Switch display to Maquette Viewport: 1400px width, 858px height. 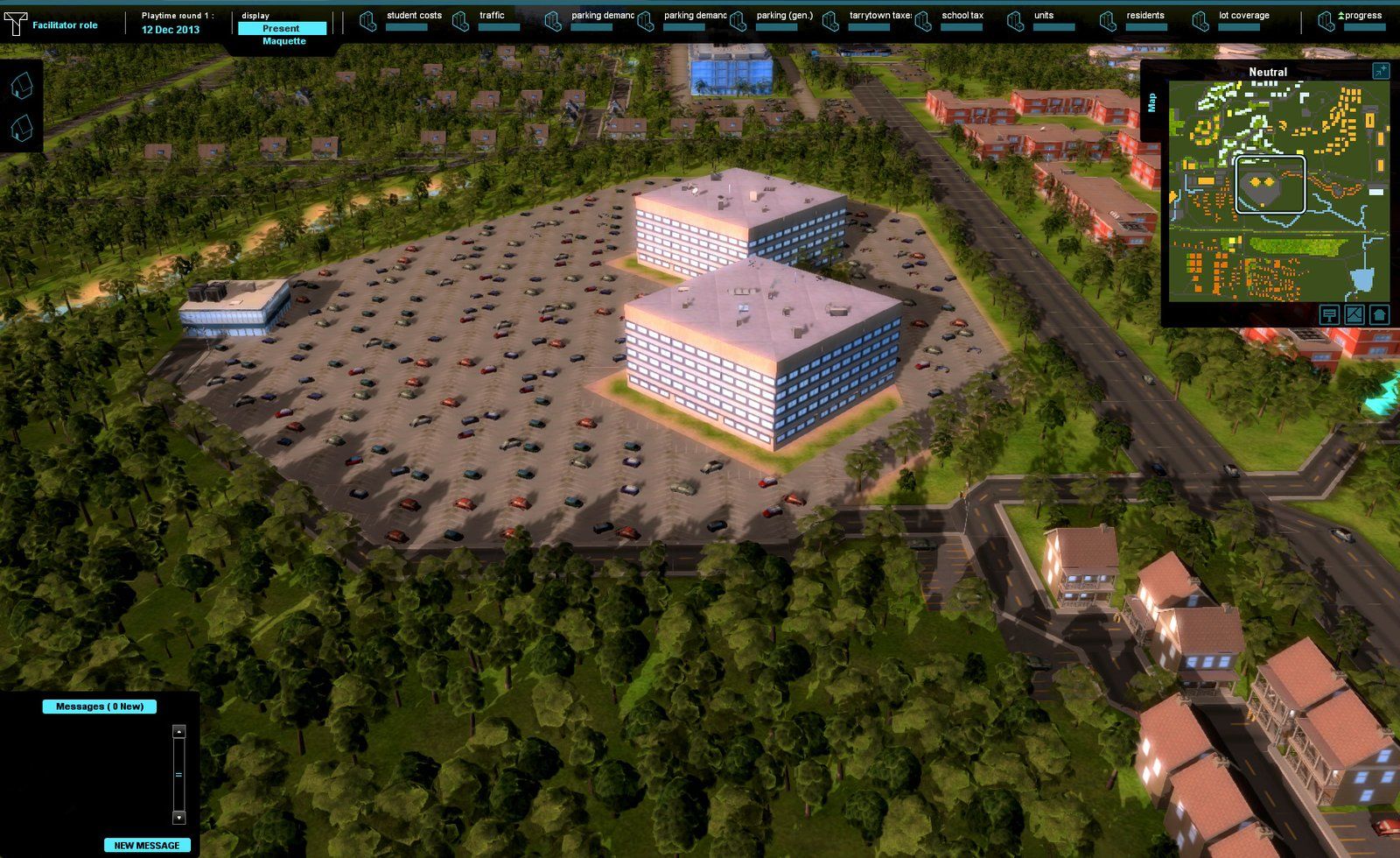point(284,41)
